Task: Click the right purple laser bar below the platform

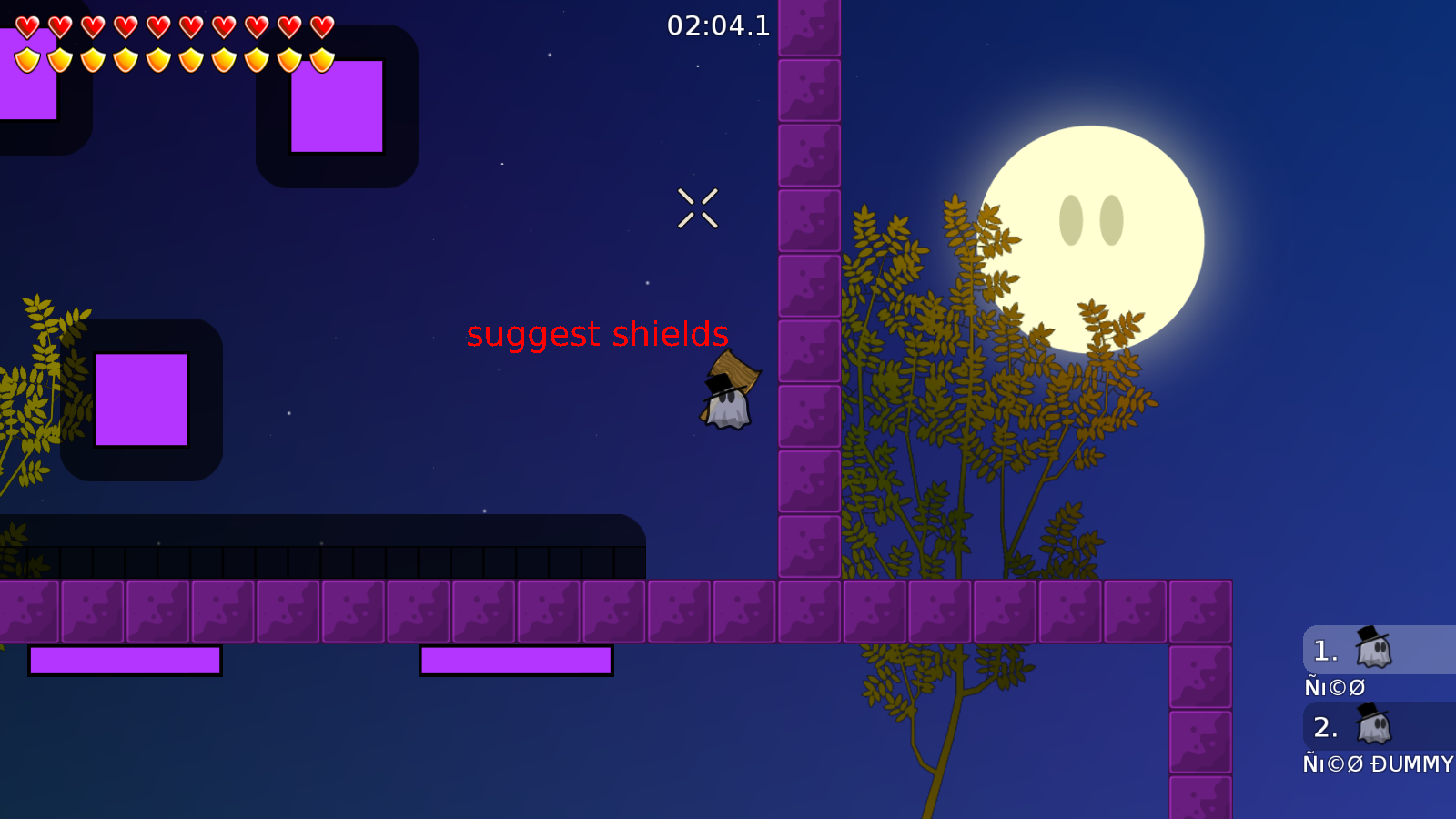Action: [516, 658]
